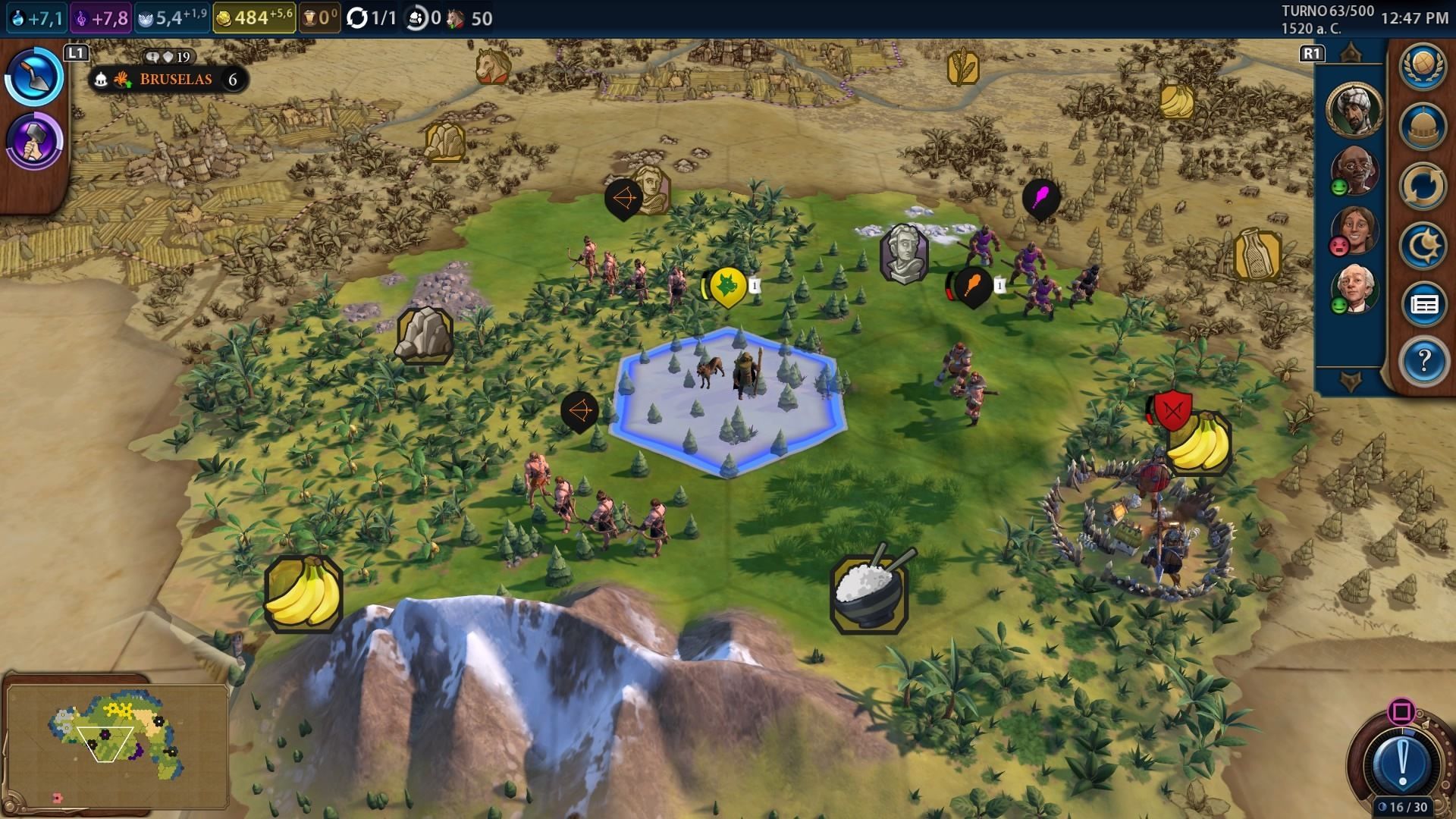
Task: Open the reports list button
Action: pos(1423,305)
